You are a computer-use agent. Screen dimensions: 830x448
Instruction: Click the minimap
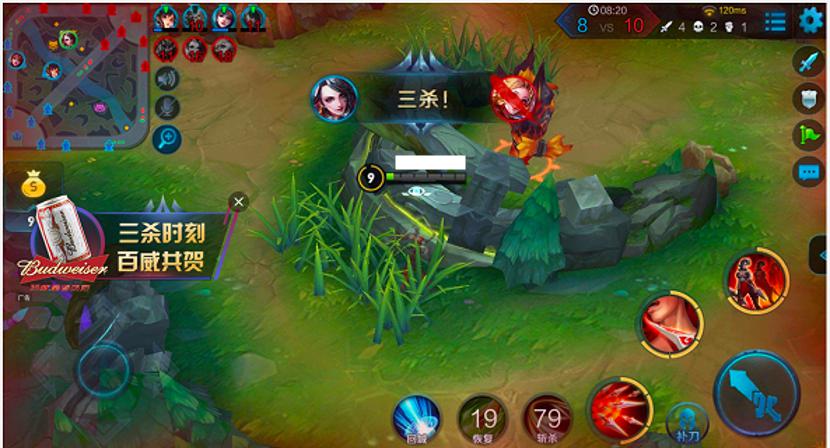pos(76,76)
